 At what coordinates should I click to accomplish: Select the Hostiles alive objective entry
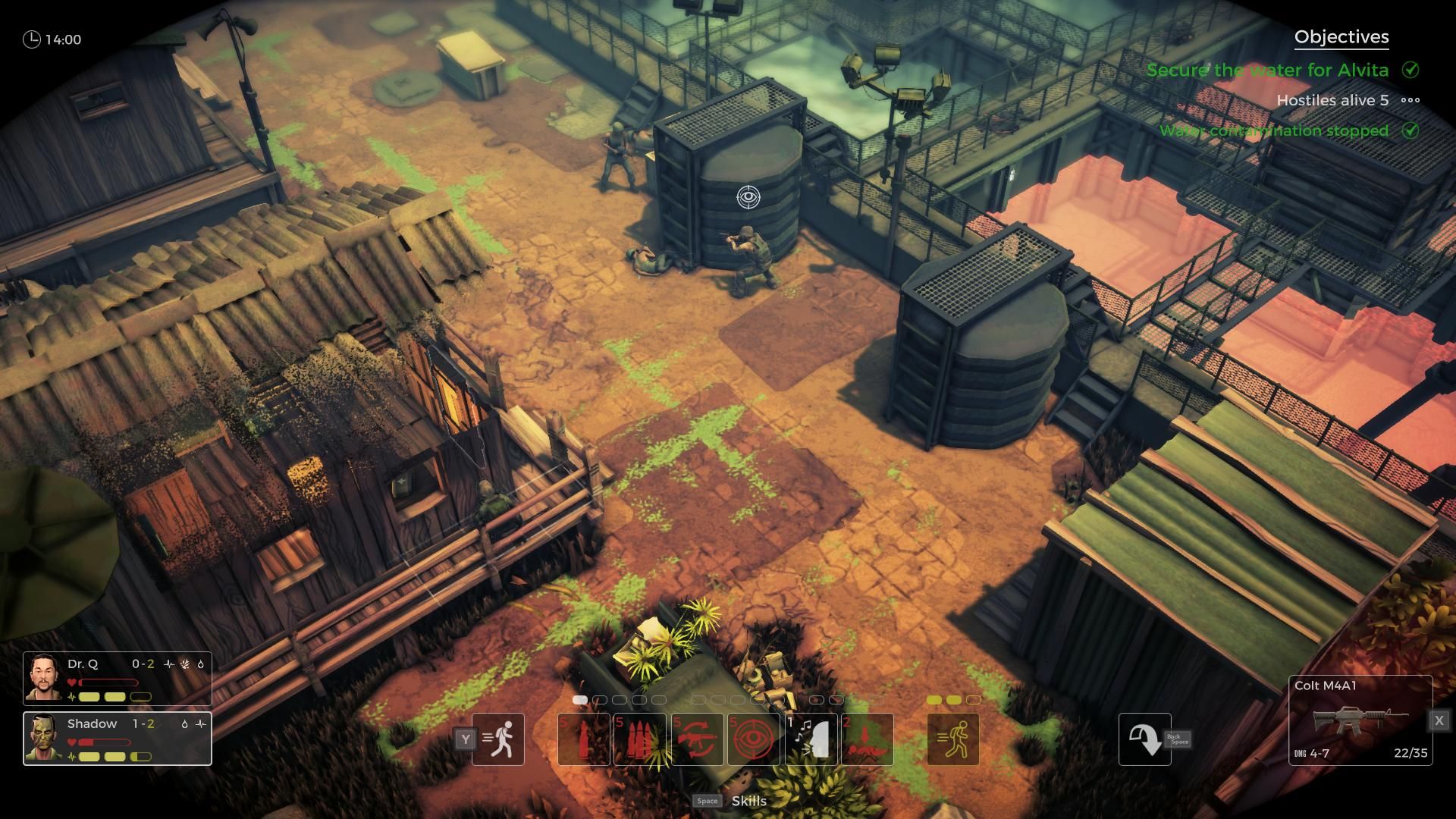click(x=1332, y=100)
